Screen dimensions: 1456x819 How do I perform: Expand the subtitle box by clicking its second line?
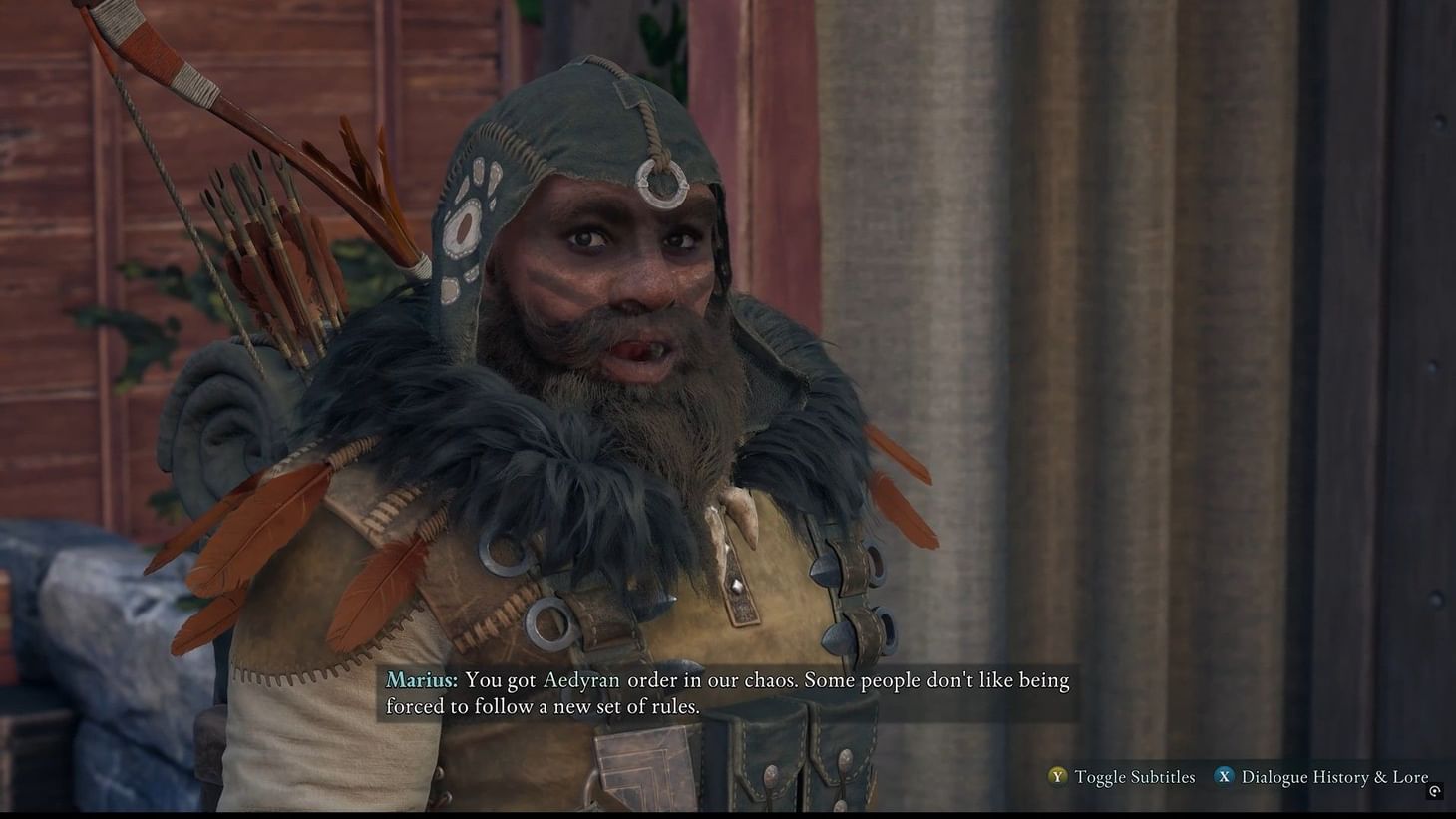click(544, 706)
